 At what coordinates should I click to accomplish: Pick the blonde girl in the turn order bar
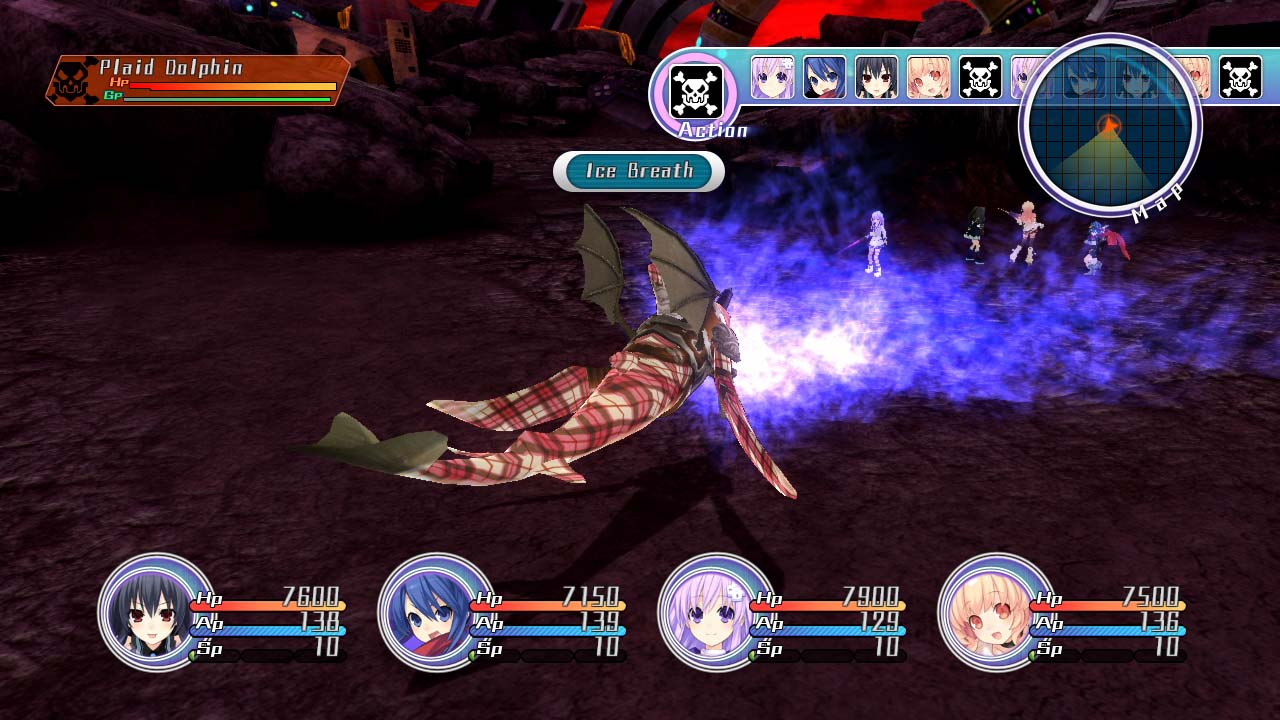[x=928, y=78]
